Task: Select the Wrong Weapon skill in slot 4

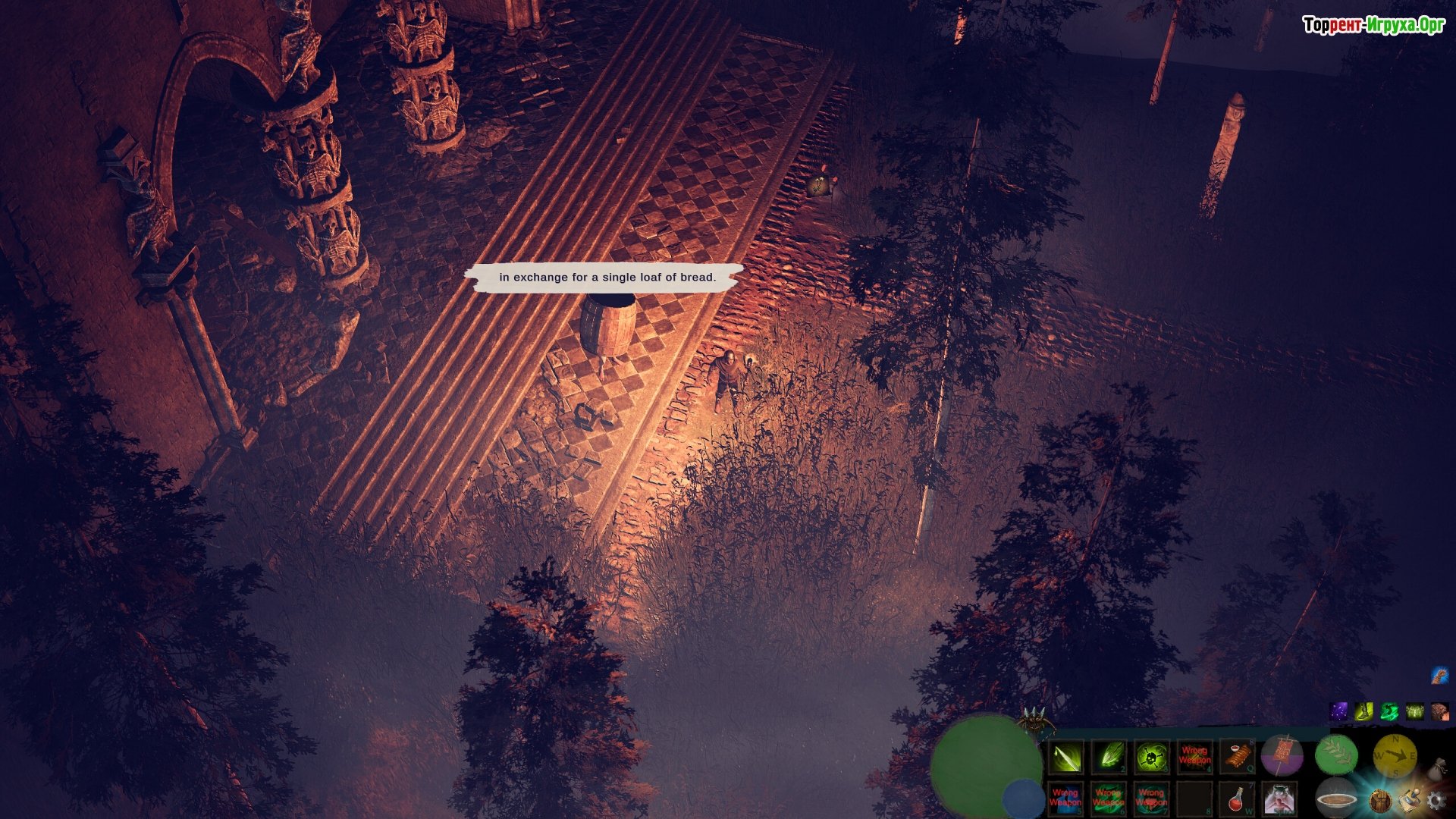Action: point(1194,757)
